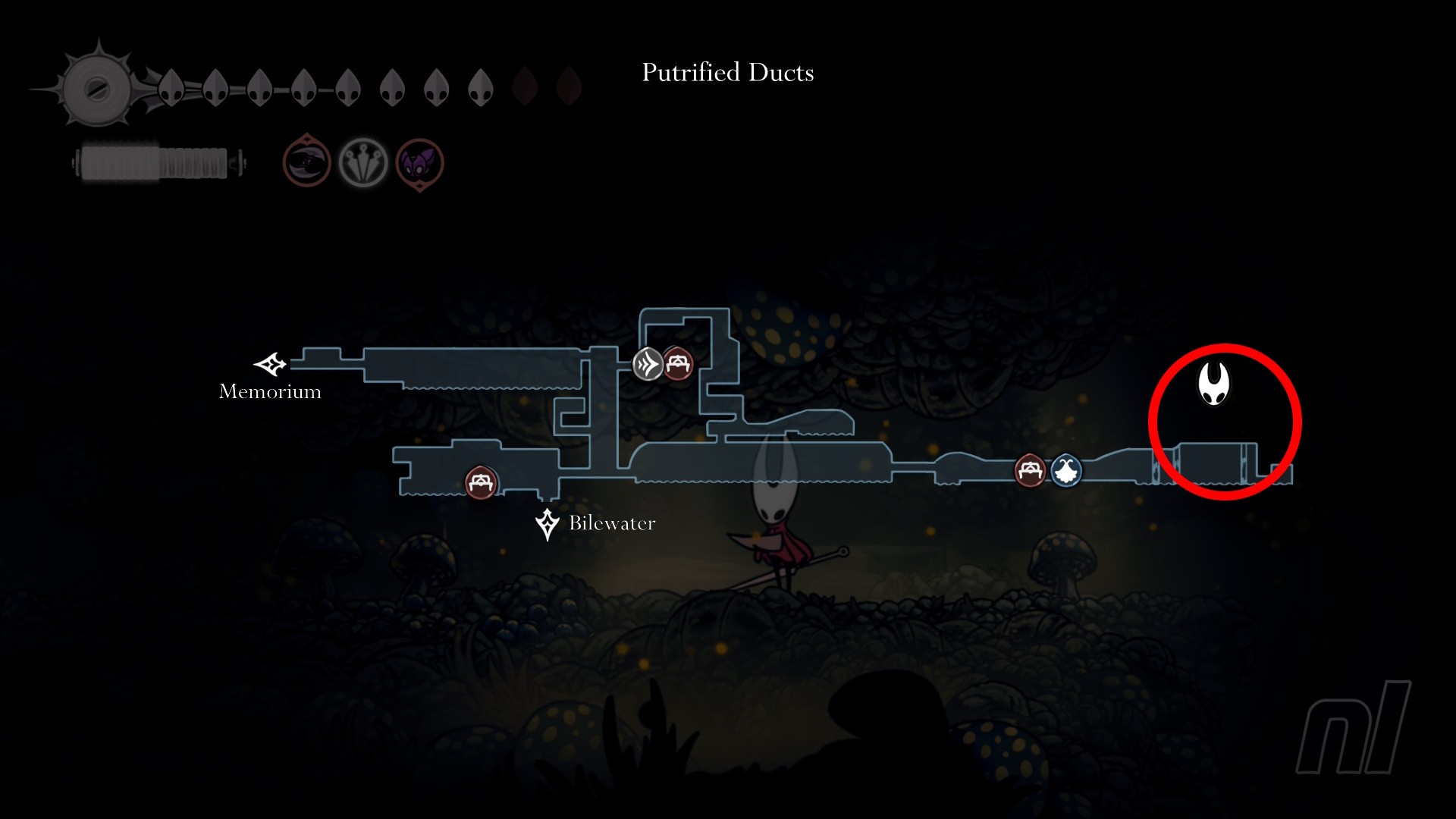
Task: Select the purple creature tool icon
Action: coord(419,163)
